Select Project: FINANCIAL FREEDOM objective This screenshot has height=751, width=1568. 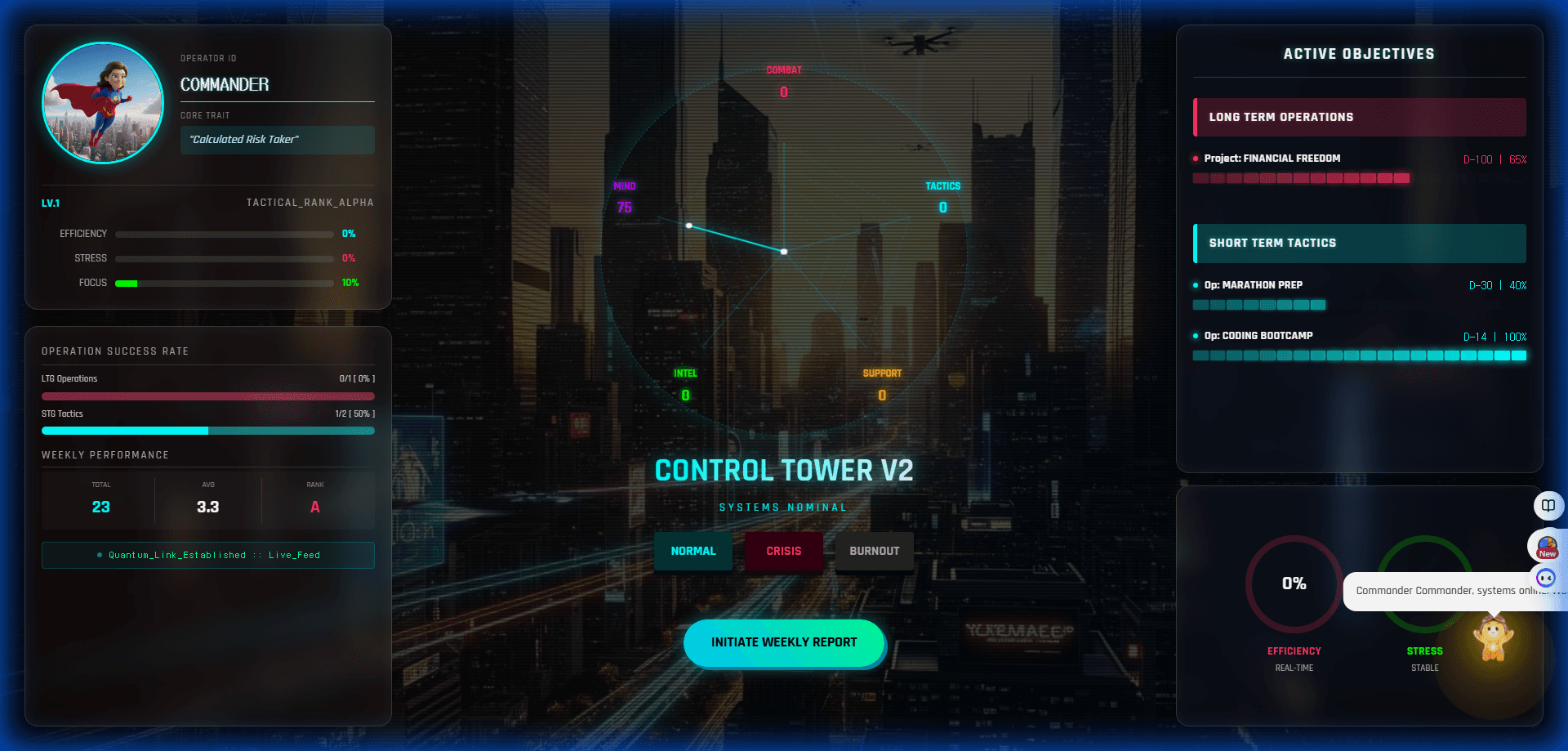(1272, 159)
